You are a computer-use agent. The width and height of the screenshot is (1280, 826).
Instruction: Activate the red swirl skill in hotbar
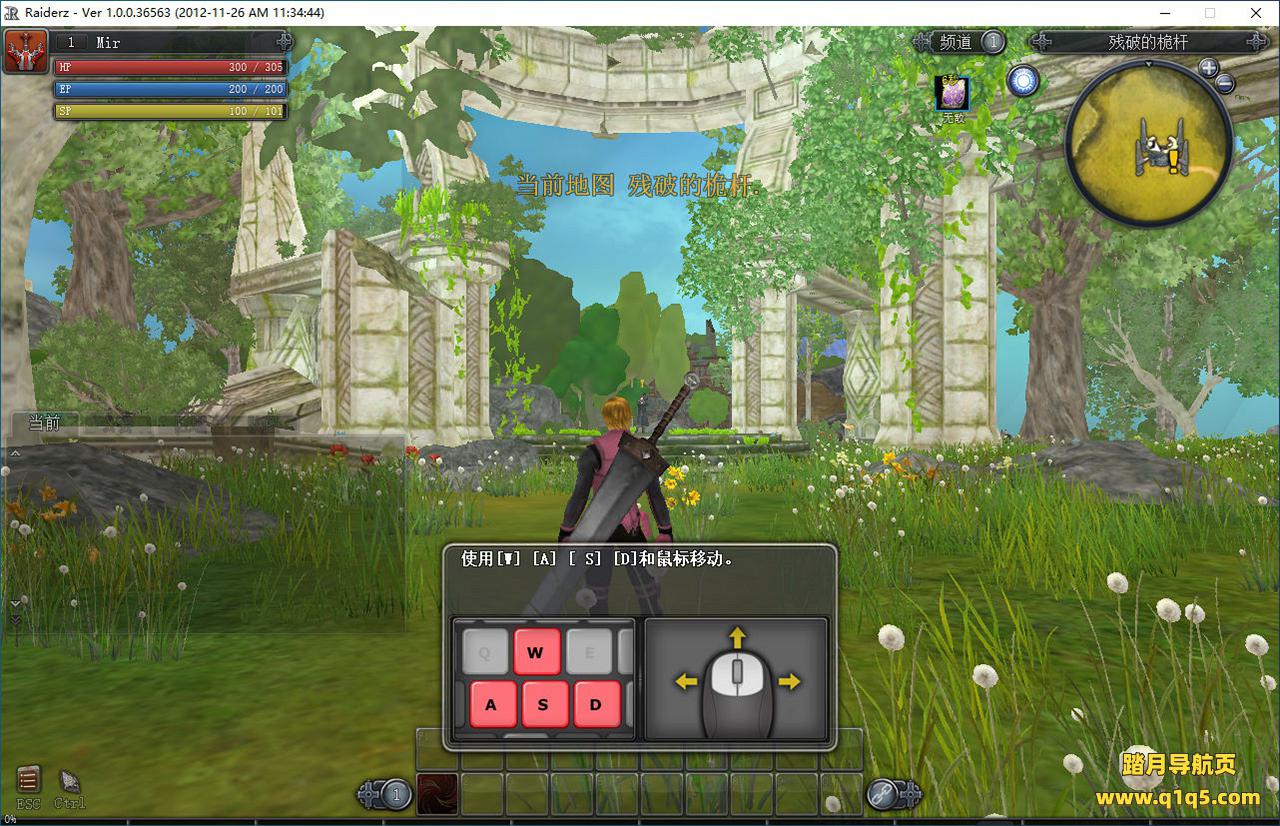[437, 794]
